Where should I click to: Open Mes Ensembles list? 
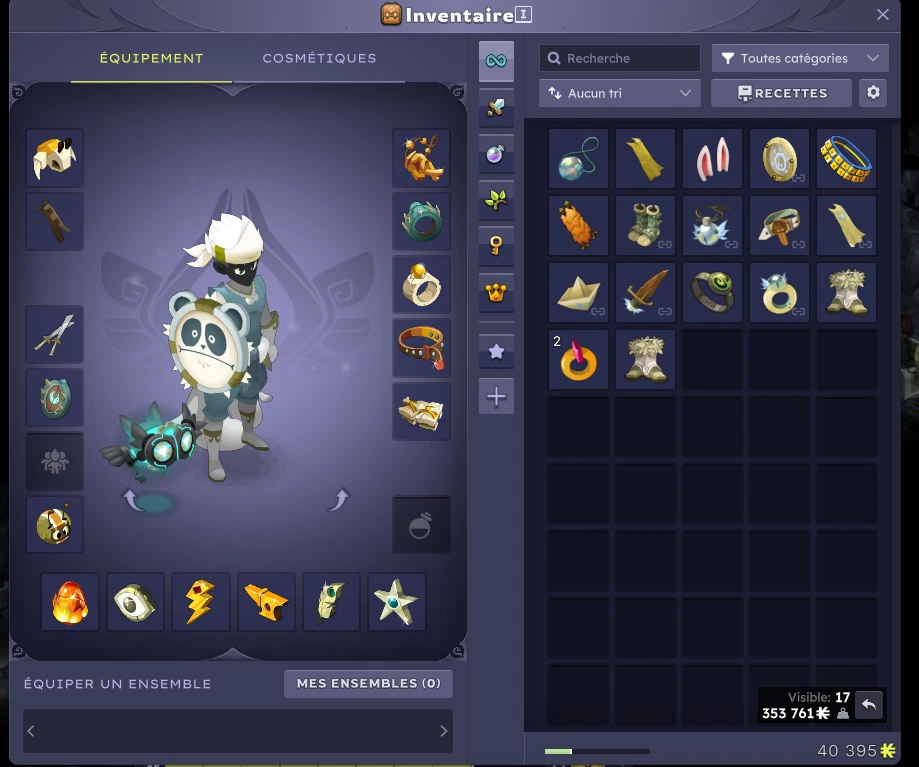pos(368,683)
